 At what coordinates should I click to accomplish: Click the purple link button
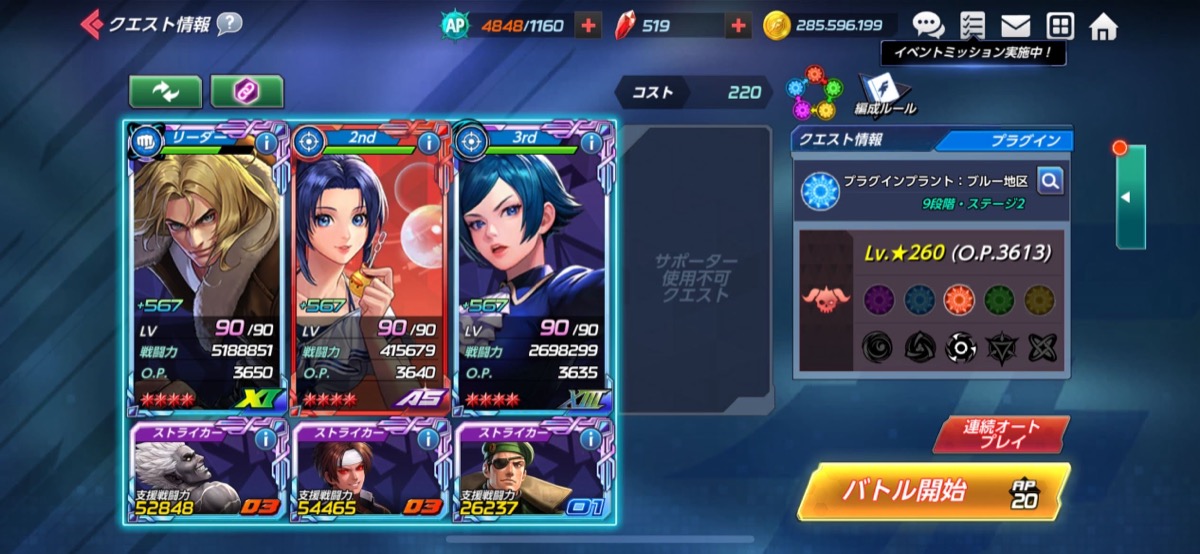246,91
